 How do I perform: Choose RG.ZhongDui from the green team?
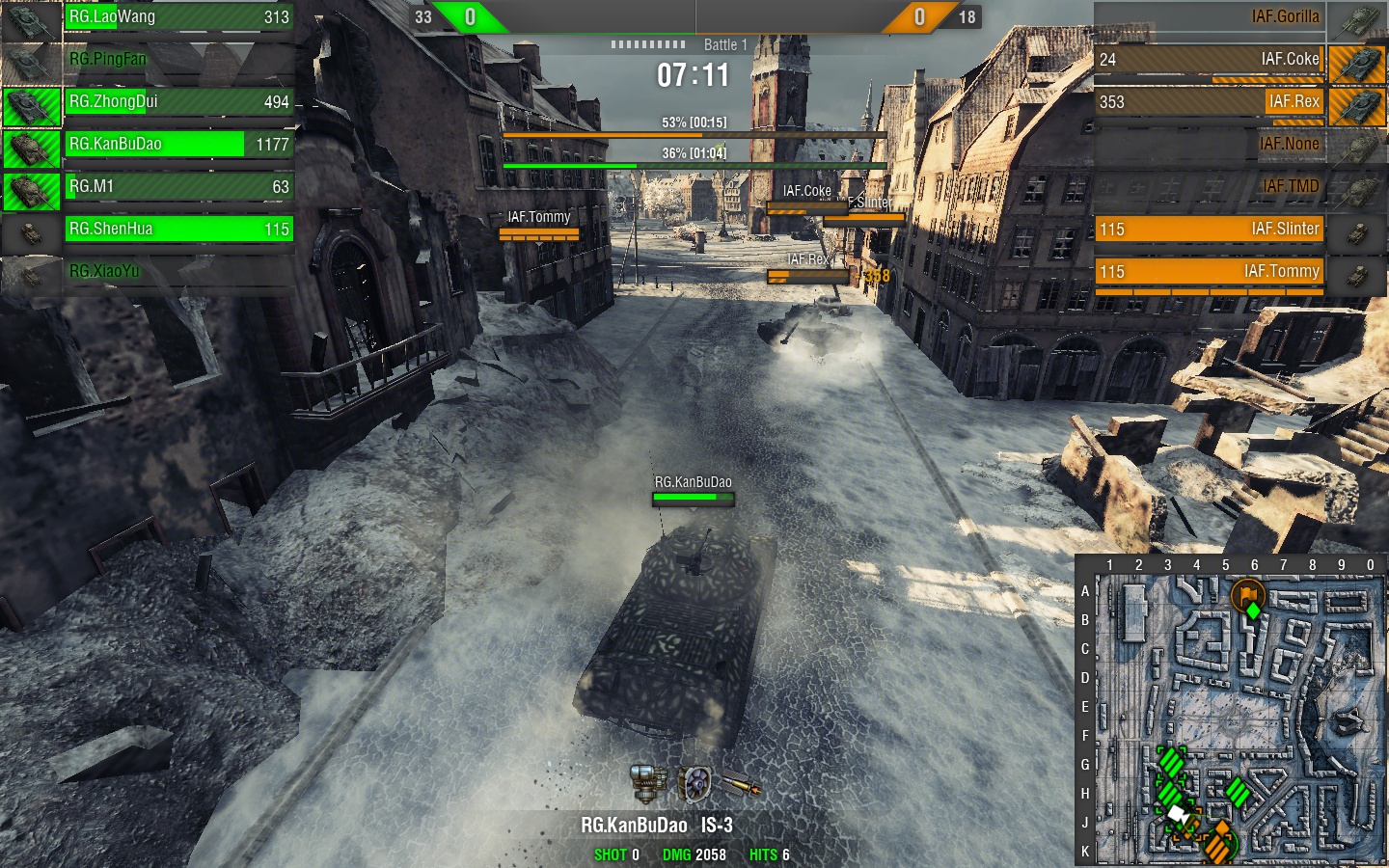coord(178,102)
